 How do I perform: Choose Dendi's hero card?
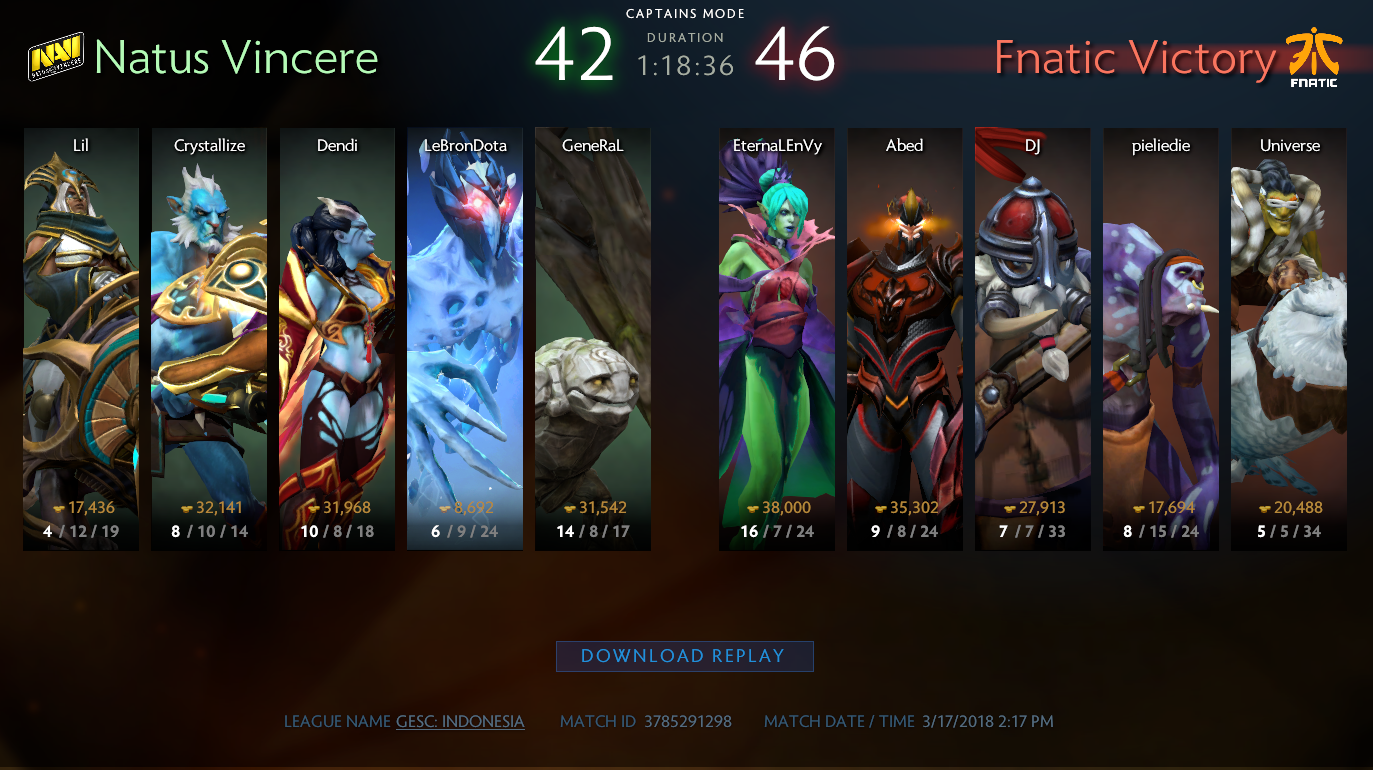tap(337, 338)
